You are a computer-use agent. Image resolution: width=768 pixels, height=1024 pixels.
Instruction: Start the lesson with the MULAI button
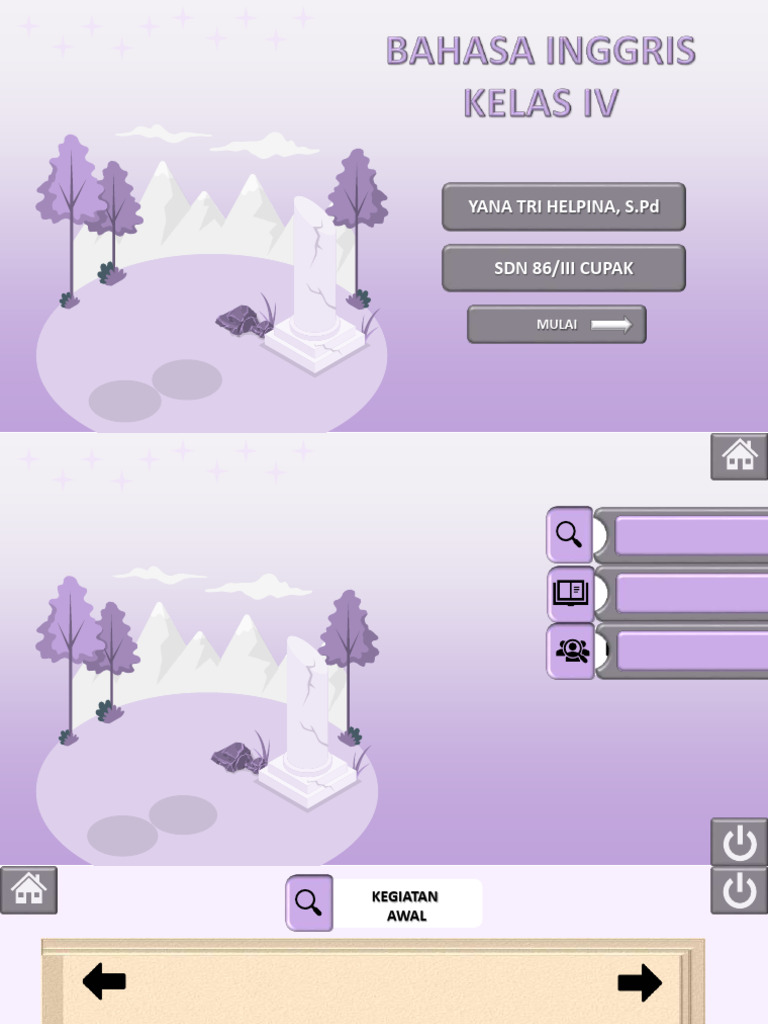point(556,324)
